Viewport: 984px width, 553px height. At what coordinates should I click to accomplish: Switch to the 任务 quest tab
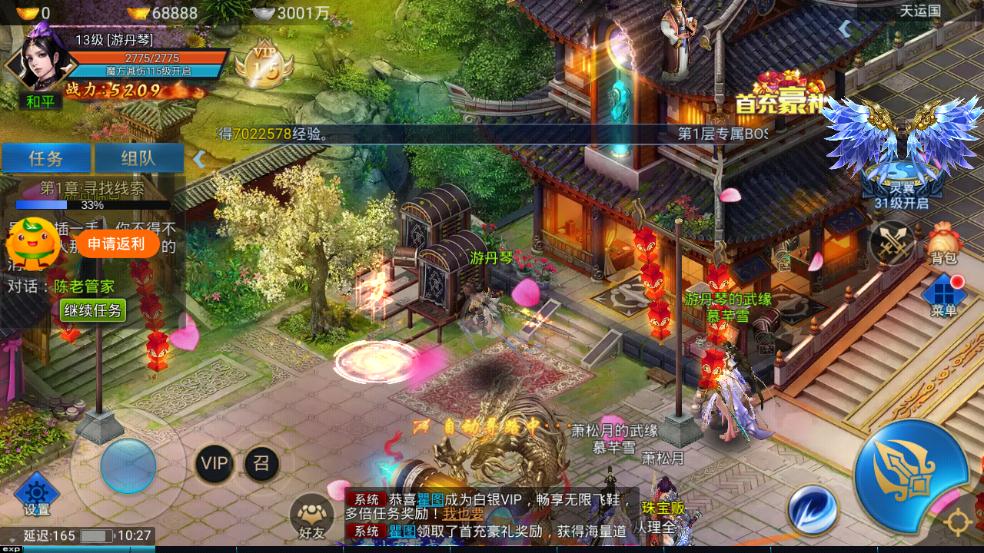pyautogui.click(x=46, y=158)
